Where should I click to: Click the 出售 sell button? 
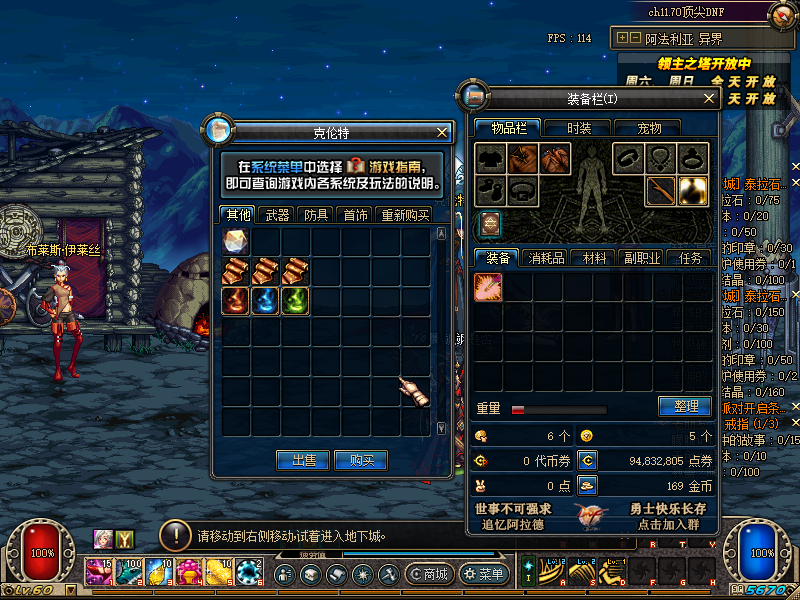pyautogui.click(x=303, y=460)
